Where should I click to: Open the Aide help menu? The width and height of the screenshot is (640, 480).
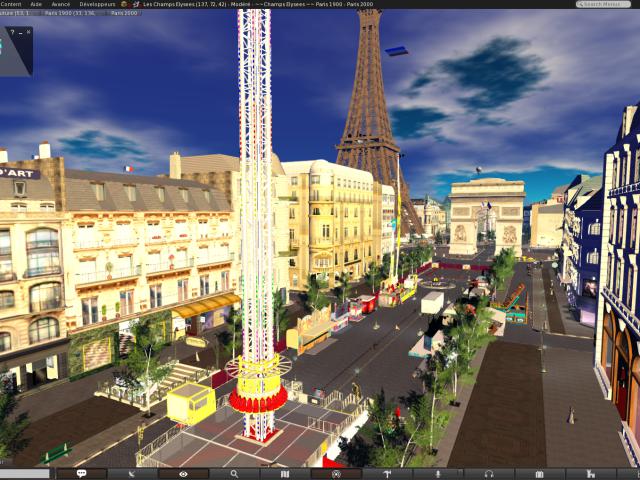click(x=36, y=4)
